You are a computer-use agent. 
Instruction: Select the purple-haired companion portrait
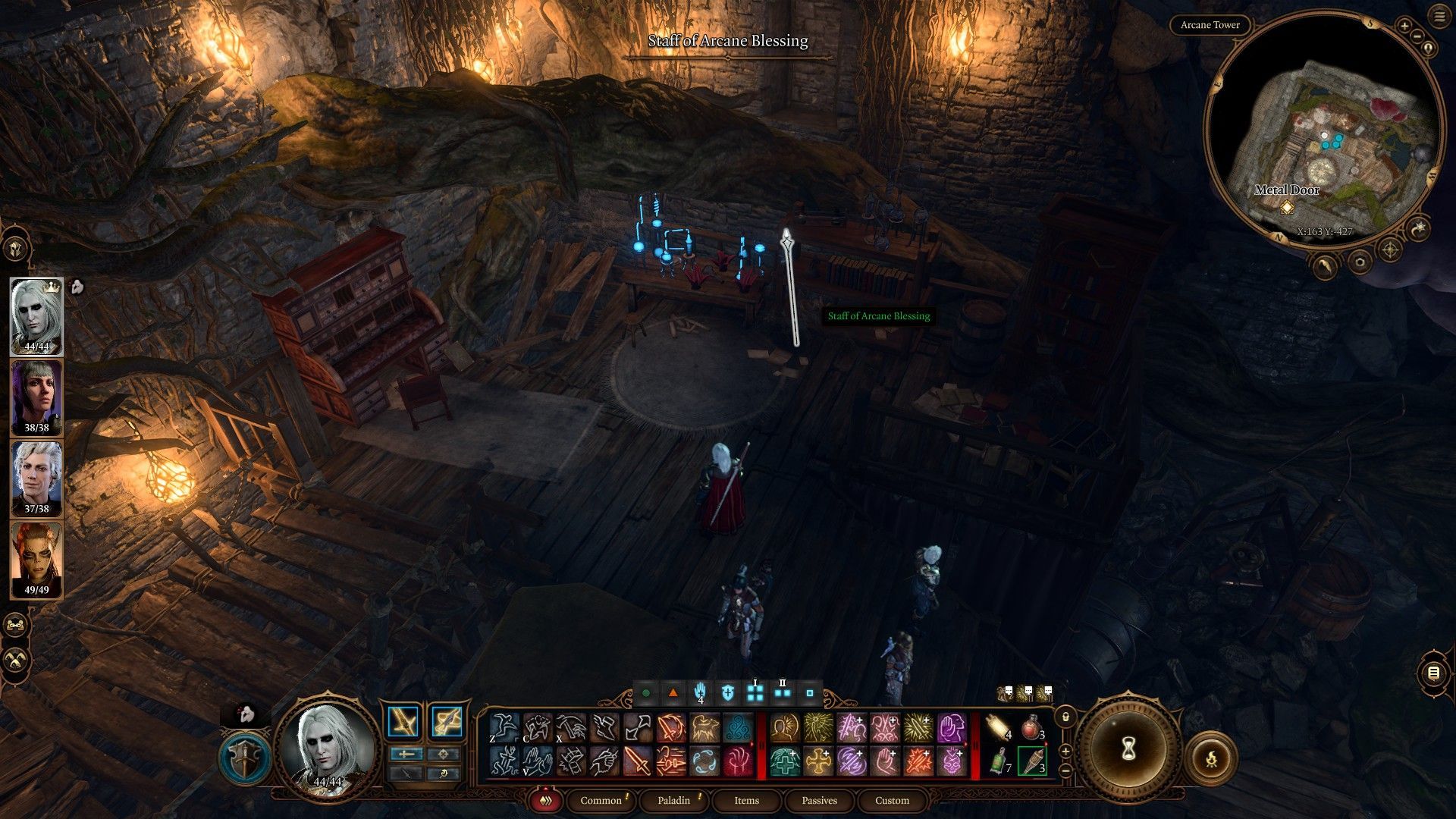[x=36, y=397]
